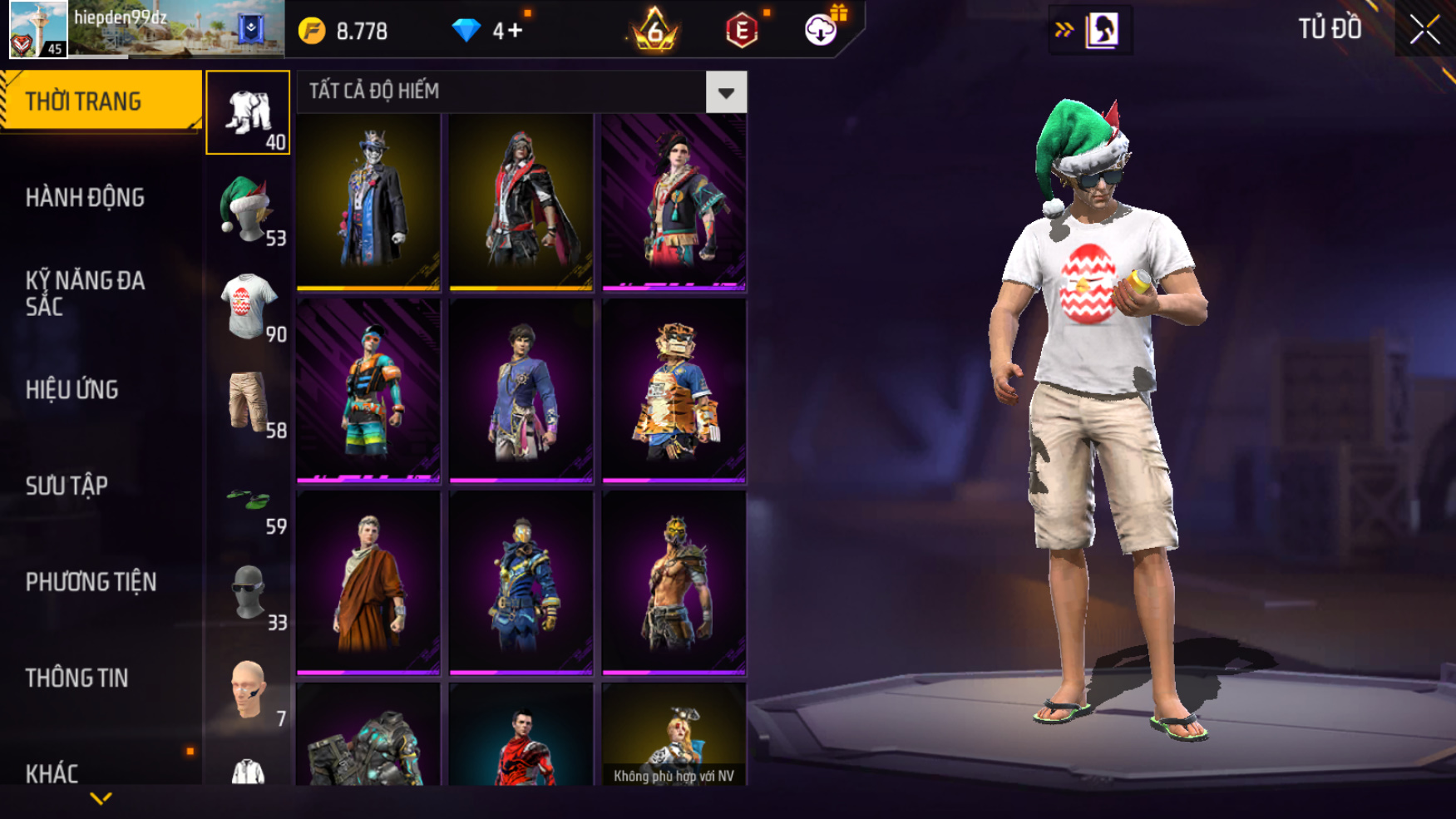Switch to the Khác tab

[x=52, y=774]
